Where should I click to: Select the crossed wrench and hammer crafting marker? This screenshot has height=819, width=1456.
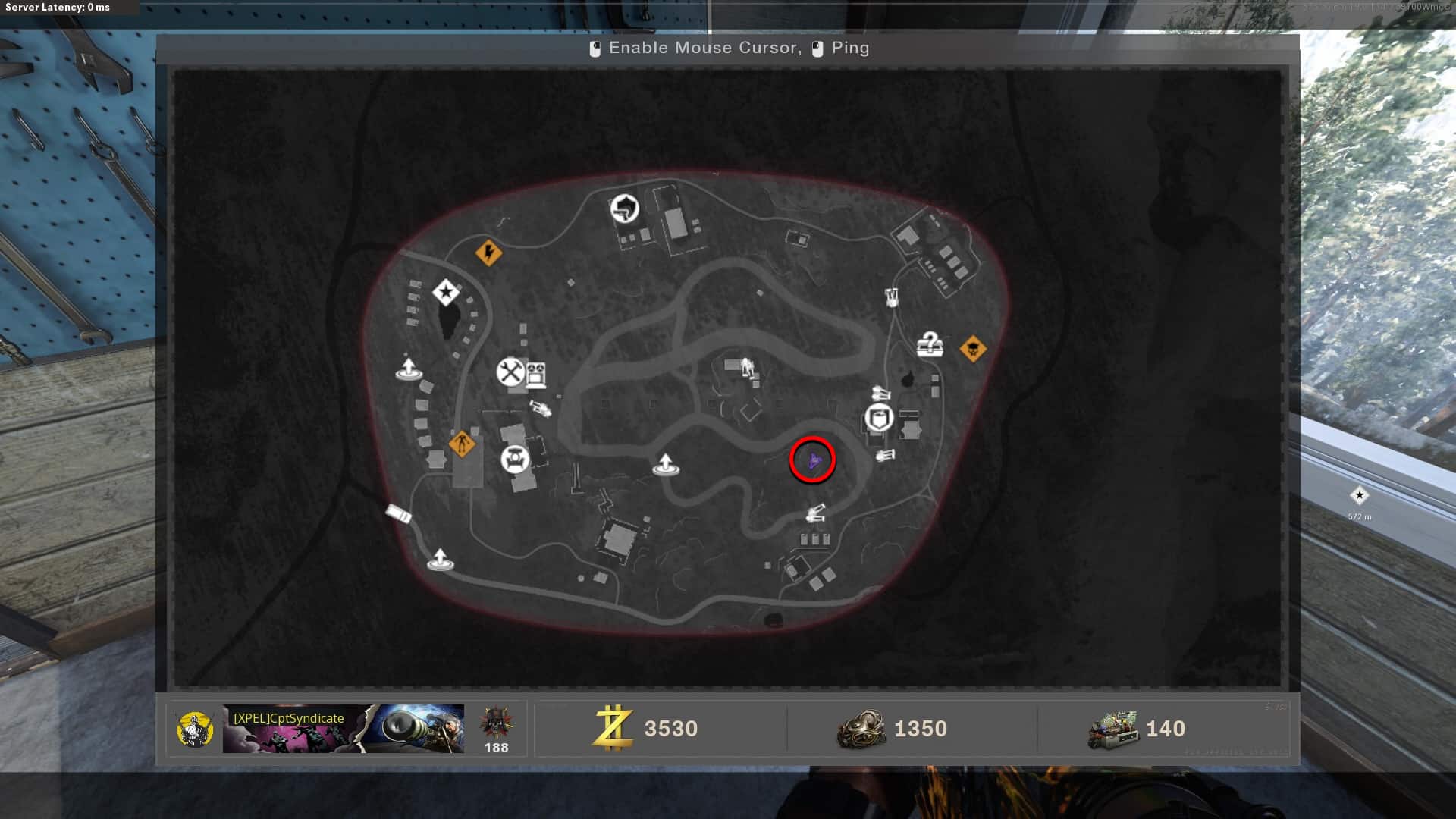click(511, 372)
